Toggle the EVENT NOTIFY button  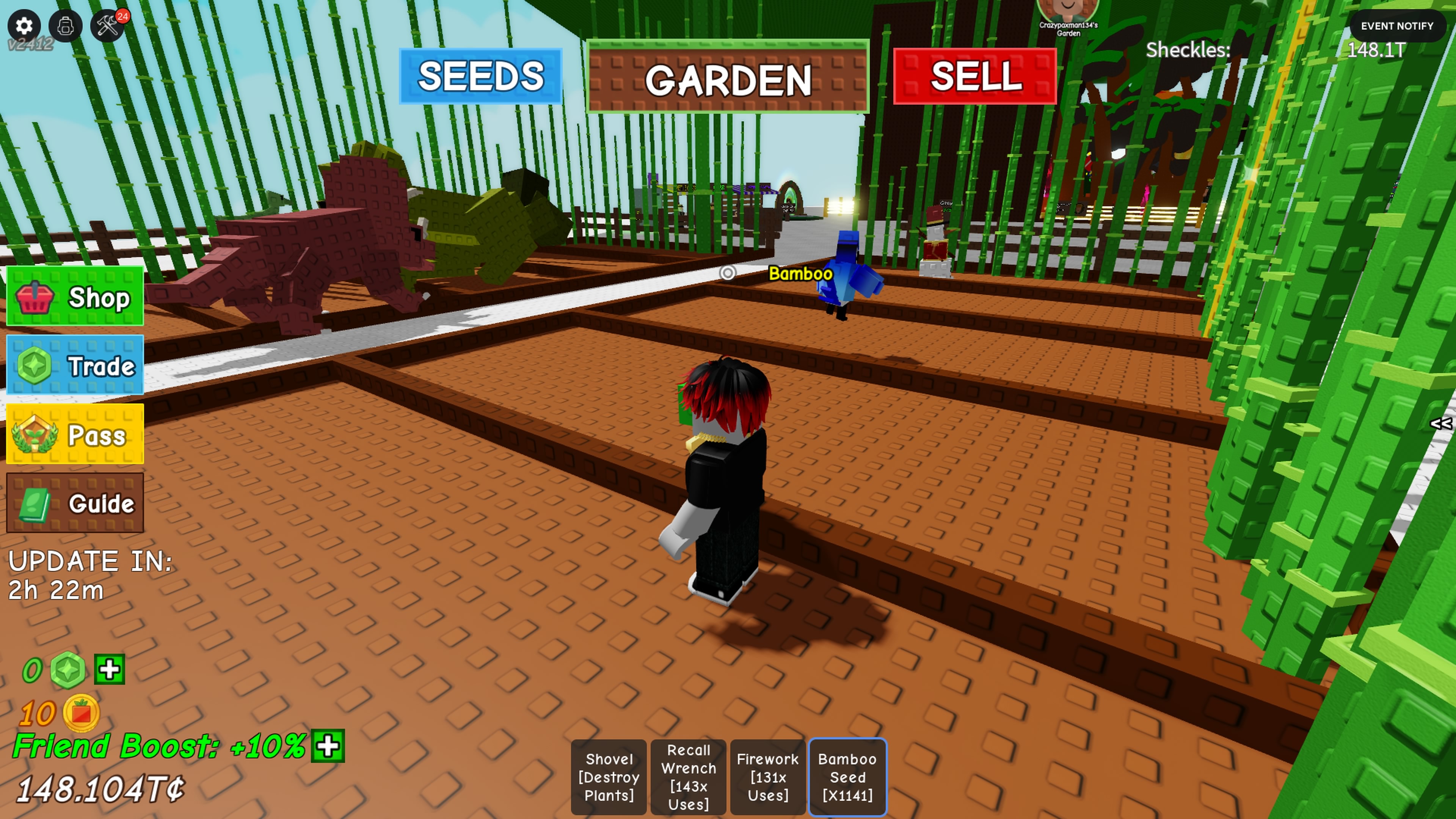pos(1396,26)
